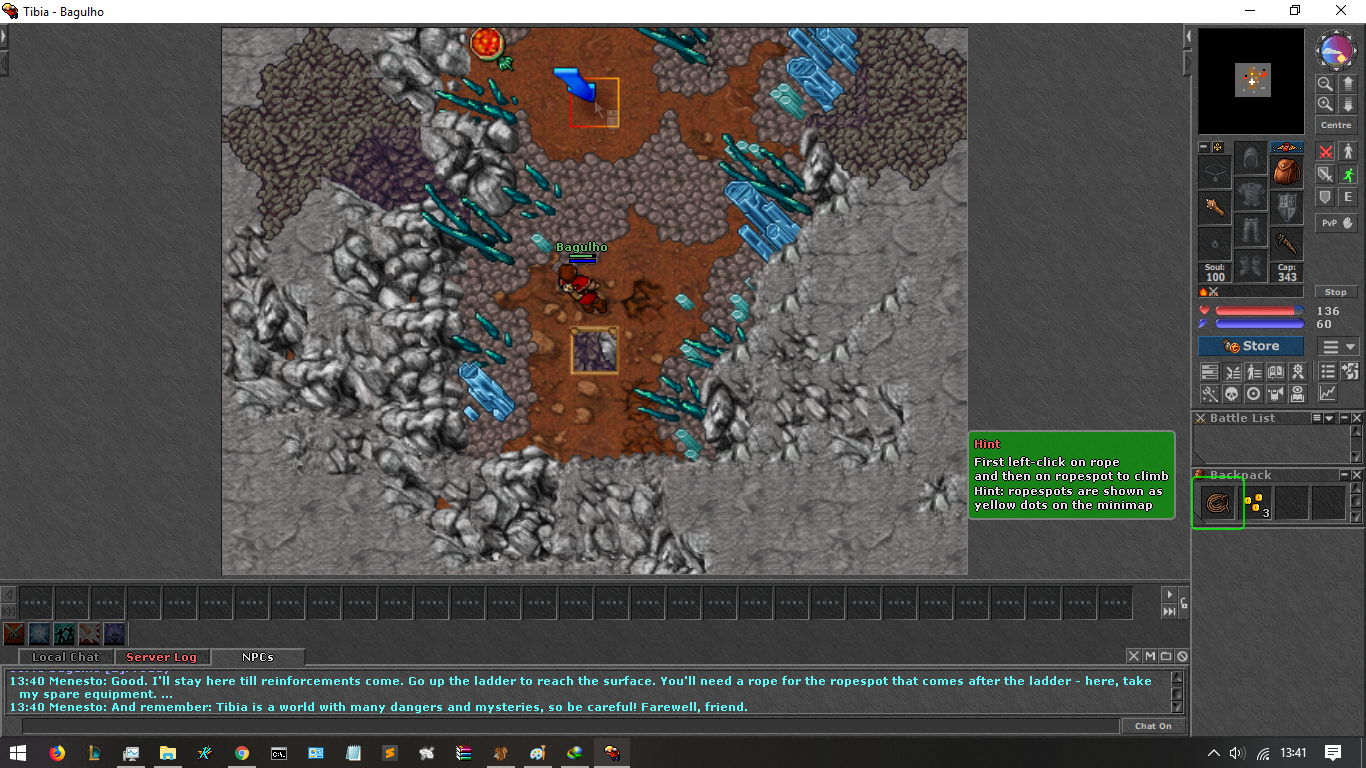Close the Backpack panel
The image size is (1366, 768).
(x=1357, y=475)
